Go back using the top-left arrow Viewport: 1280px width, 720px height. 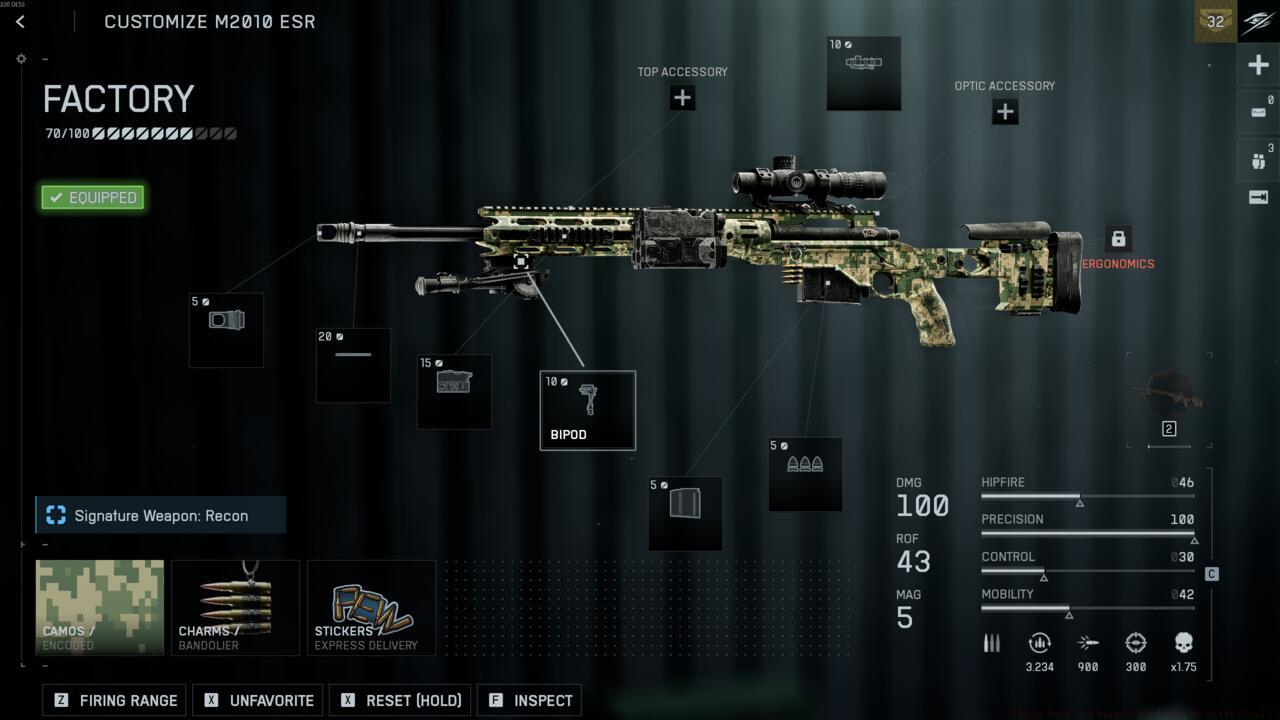tap(20, 22)
